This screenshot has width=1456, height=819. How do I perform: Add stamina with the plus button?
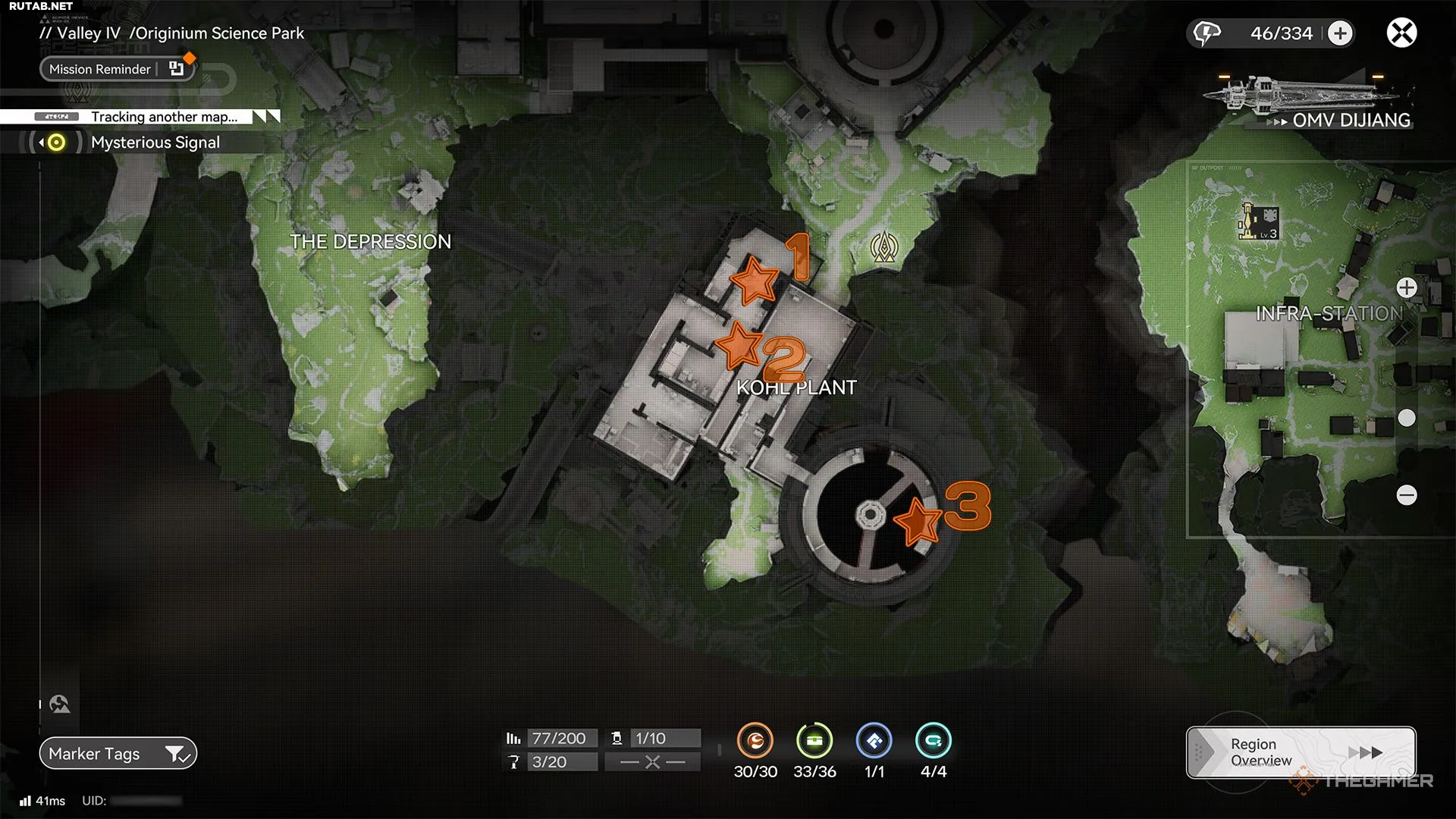(x=1340, y=33)
